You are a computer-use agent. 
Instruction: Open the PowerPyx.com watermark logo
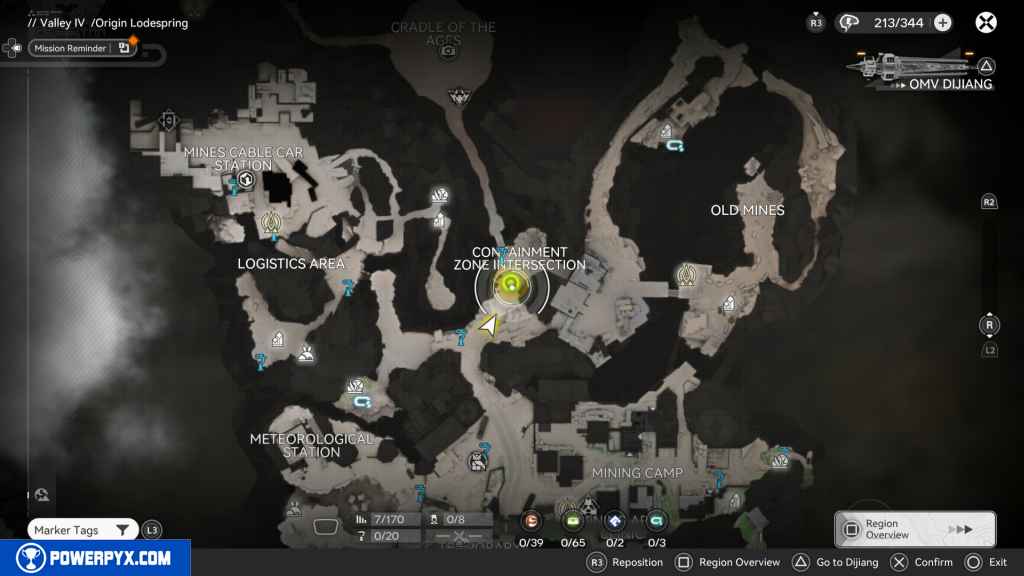point(95,558)
